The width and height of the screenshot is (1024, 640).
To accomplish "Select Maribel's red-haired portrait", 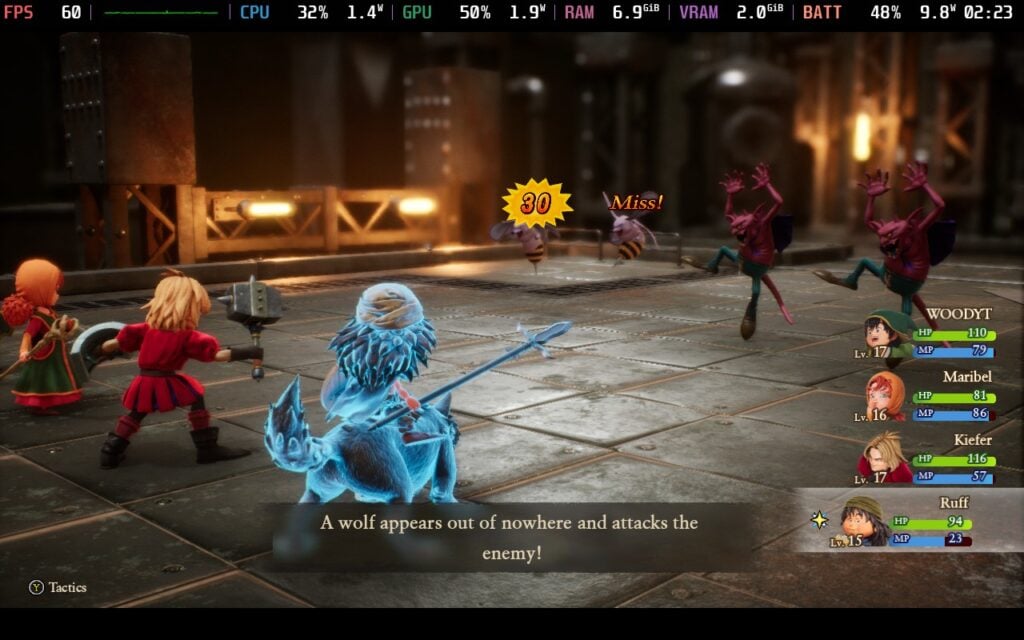I will click(886, 396).
